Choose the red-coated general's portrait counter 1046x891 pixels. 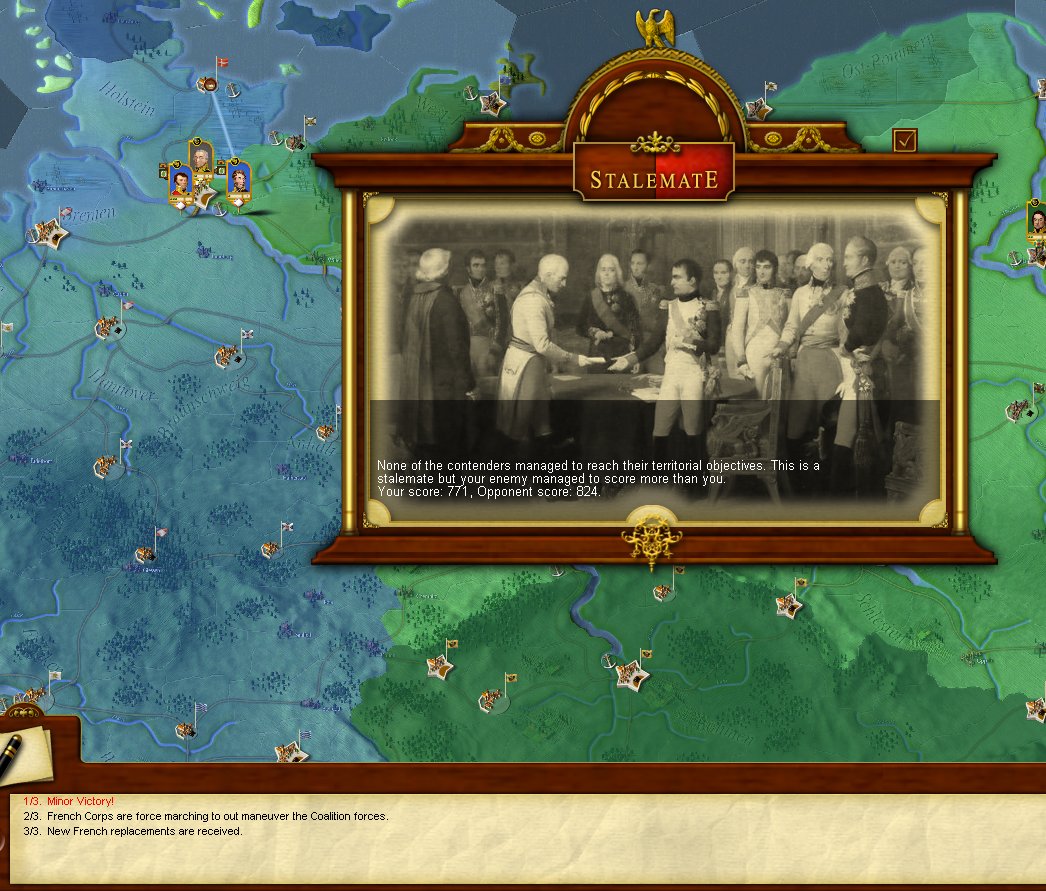(181, 183)
